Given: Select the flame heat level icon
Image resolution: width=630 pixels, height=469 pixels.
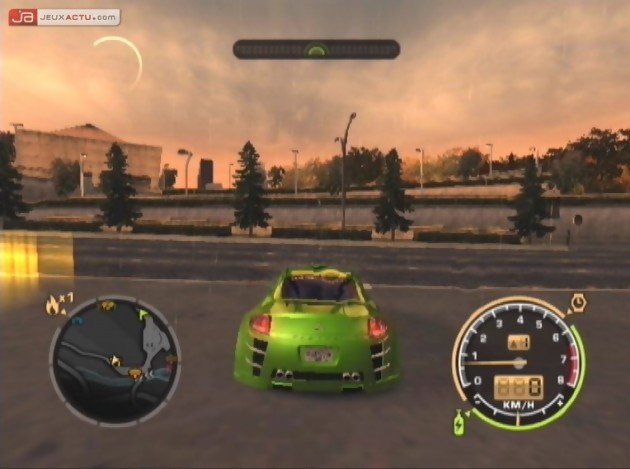Looking at the screenshot, I should [x=53, y=305].
